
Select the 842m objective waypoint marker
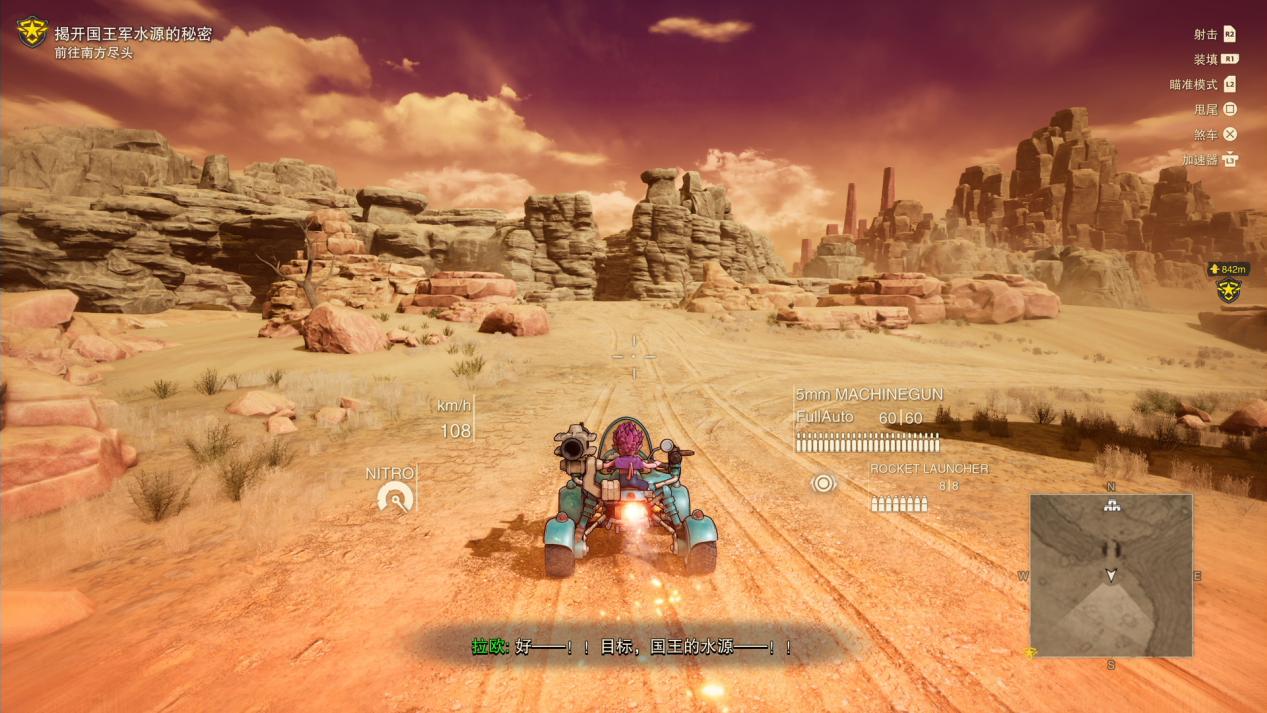pyautogui.click(x=1228, y=290)
